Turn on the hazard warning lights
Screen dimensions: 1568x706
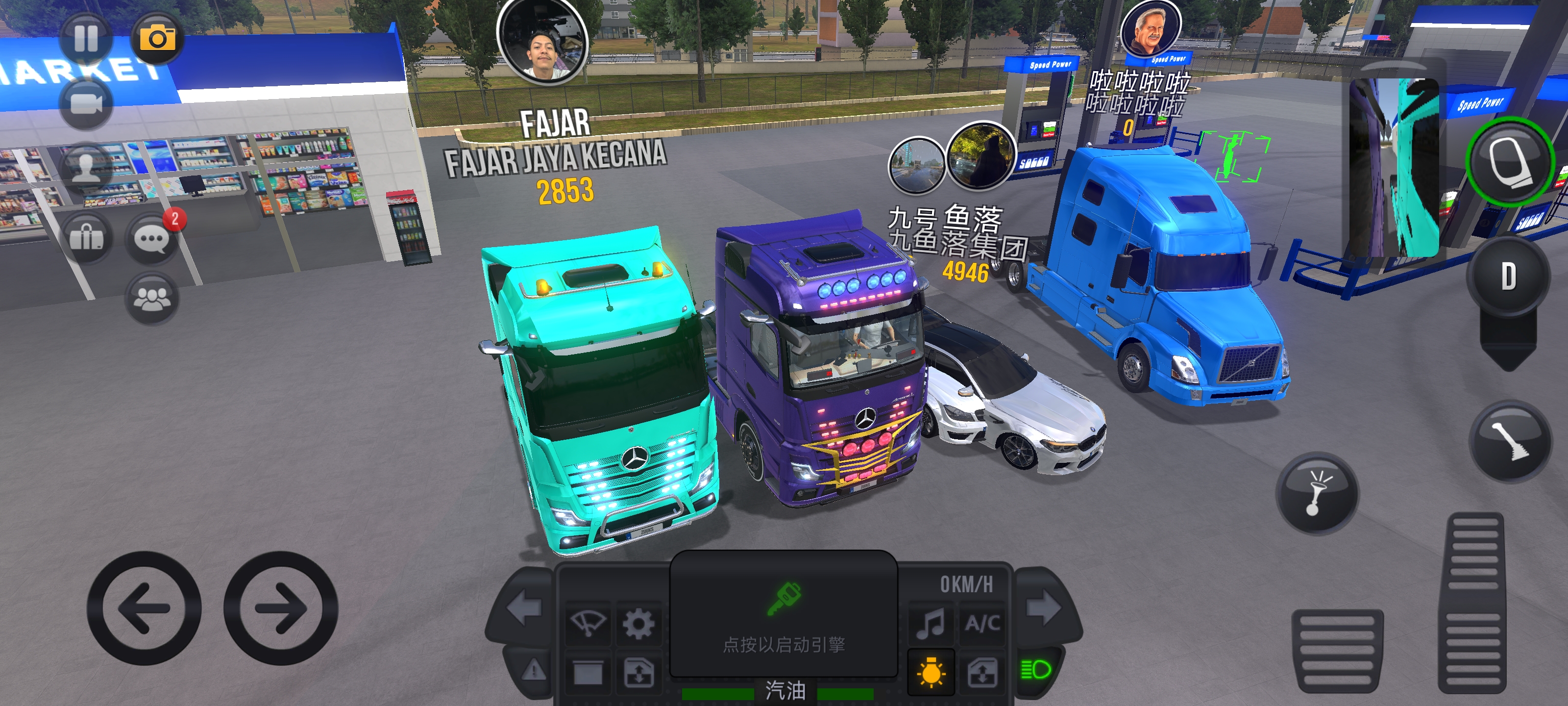coord(534,670)
